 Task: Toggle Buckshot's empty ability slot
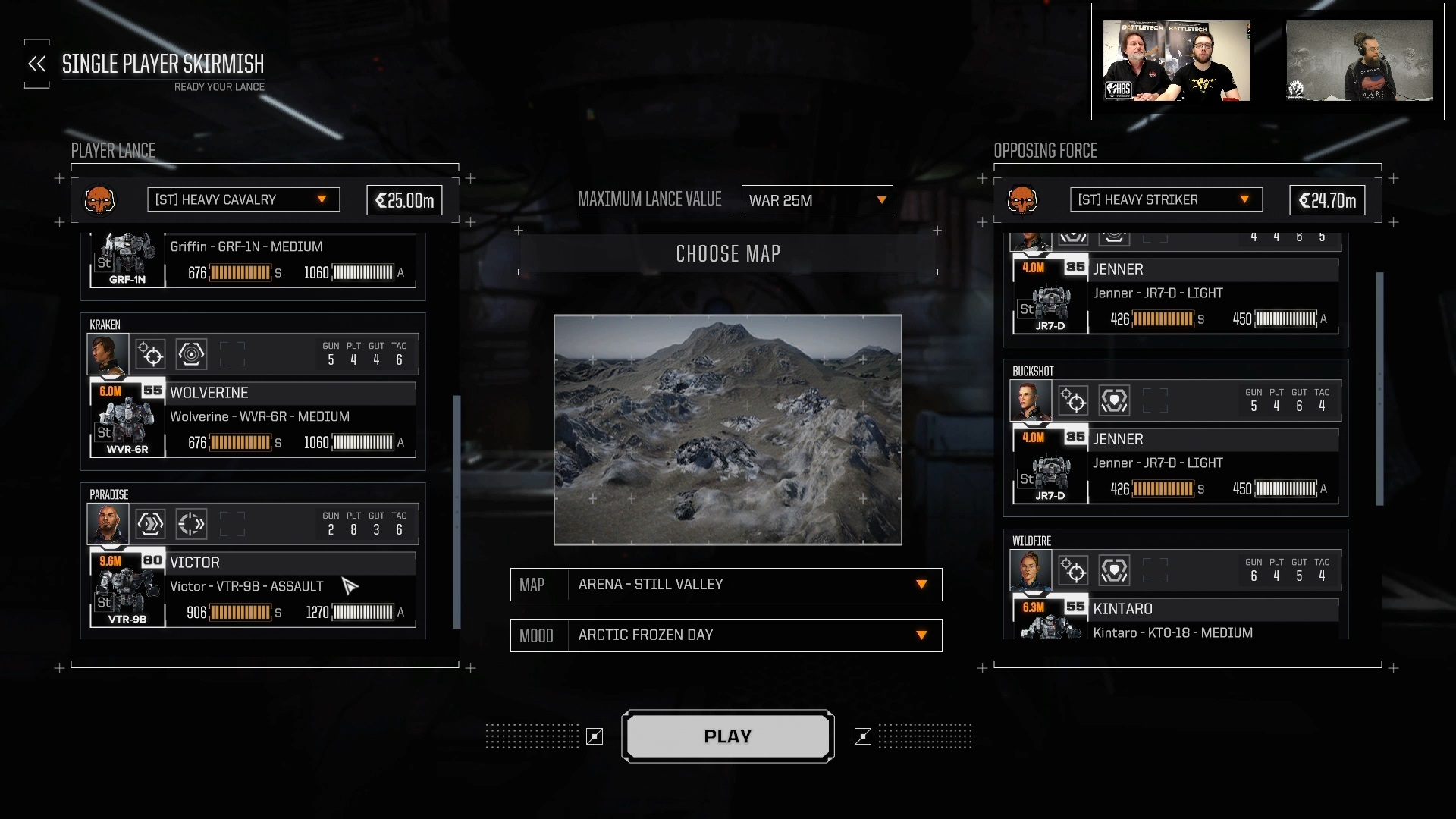coord(1156,400)
